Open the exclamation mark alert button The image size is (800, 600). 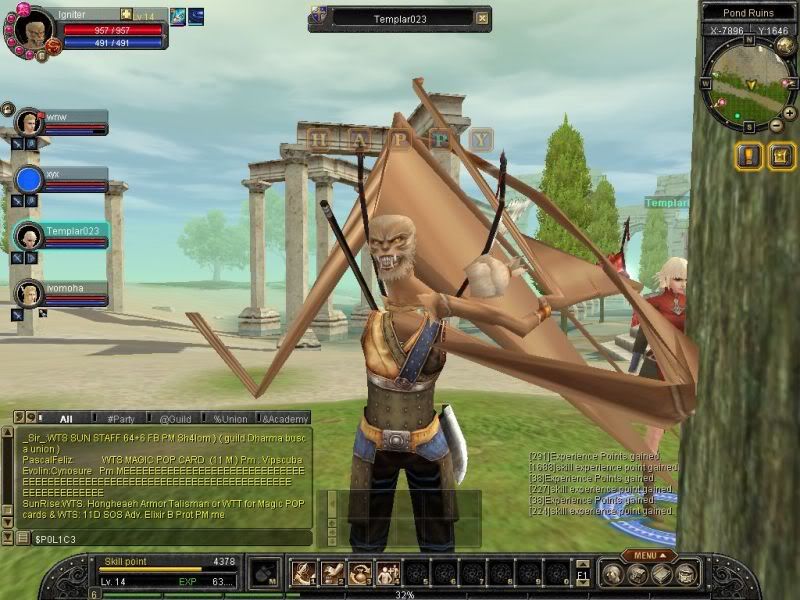(x=748, y=156)
